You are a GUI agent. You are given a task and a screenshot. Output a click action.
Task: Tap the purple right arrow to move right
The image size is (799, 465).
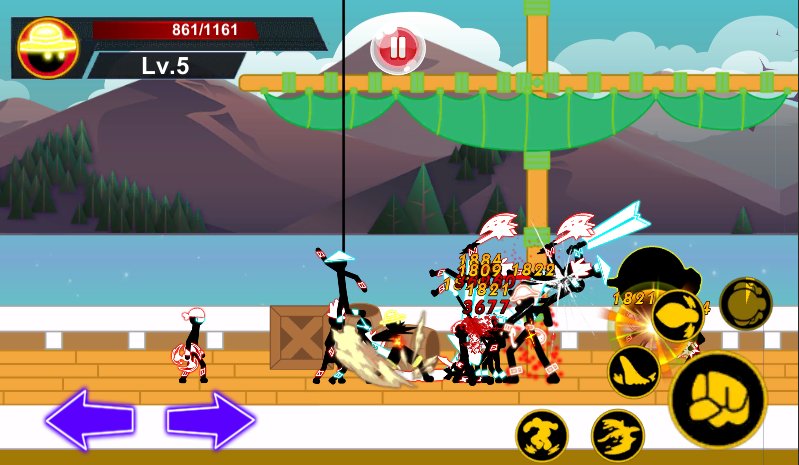coord(210,419)
